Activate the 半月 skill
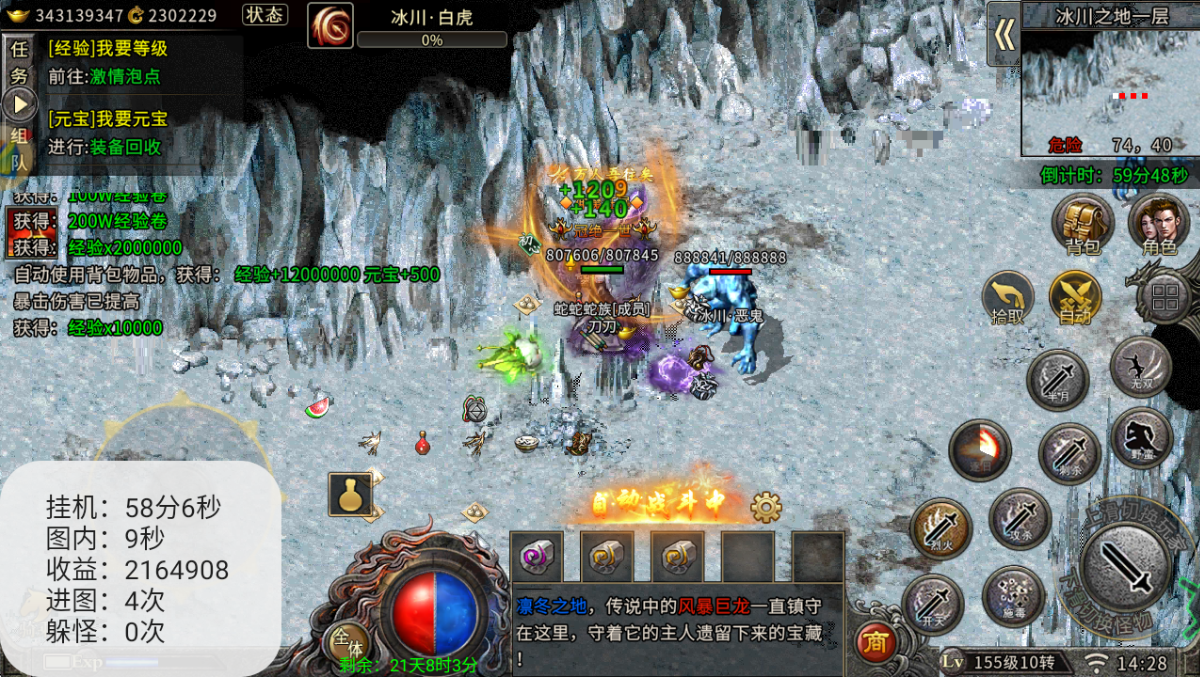 click(x=1057, y=380)
